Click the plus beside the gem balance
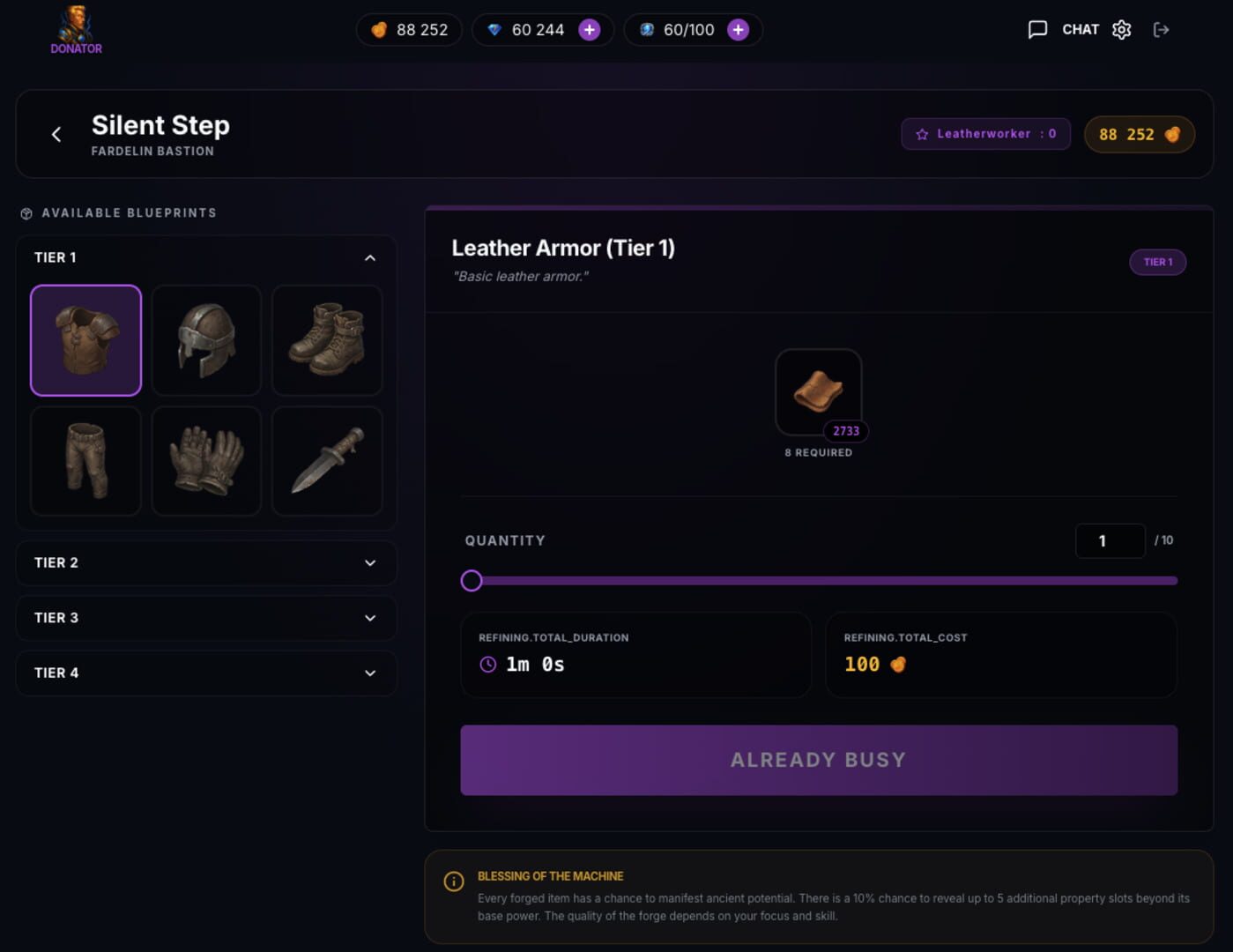 (x=589, y=29)
